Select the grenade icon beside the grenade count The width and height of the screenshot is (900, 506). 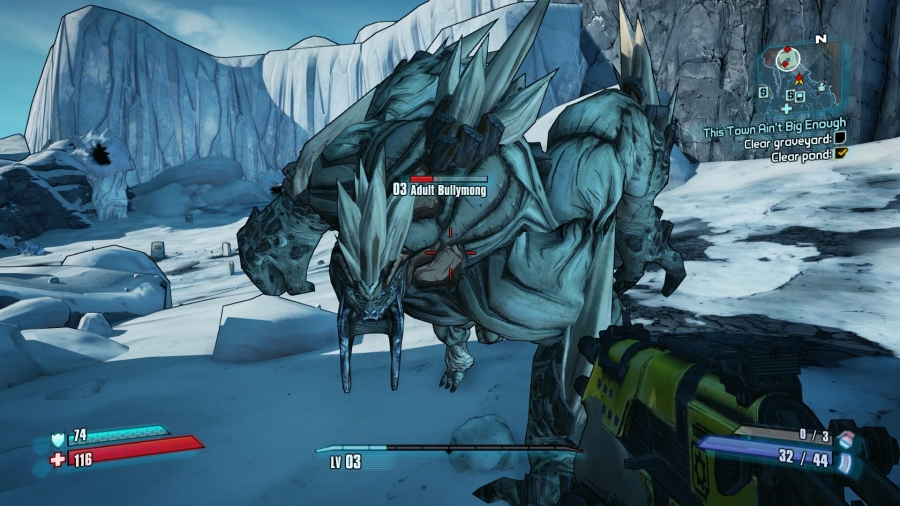click(x=845, y=440)
